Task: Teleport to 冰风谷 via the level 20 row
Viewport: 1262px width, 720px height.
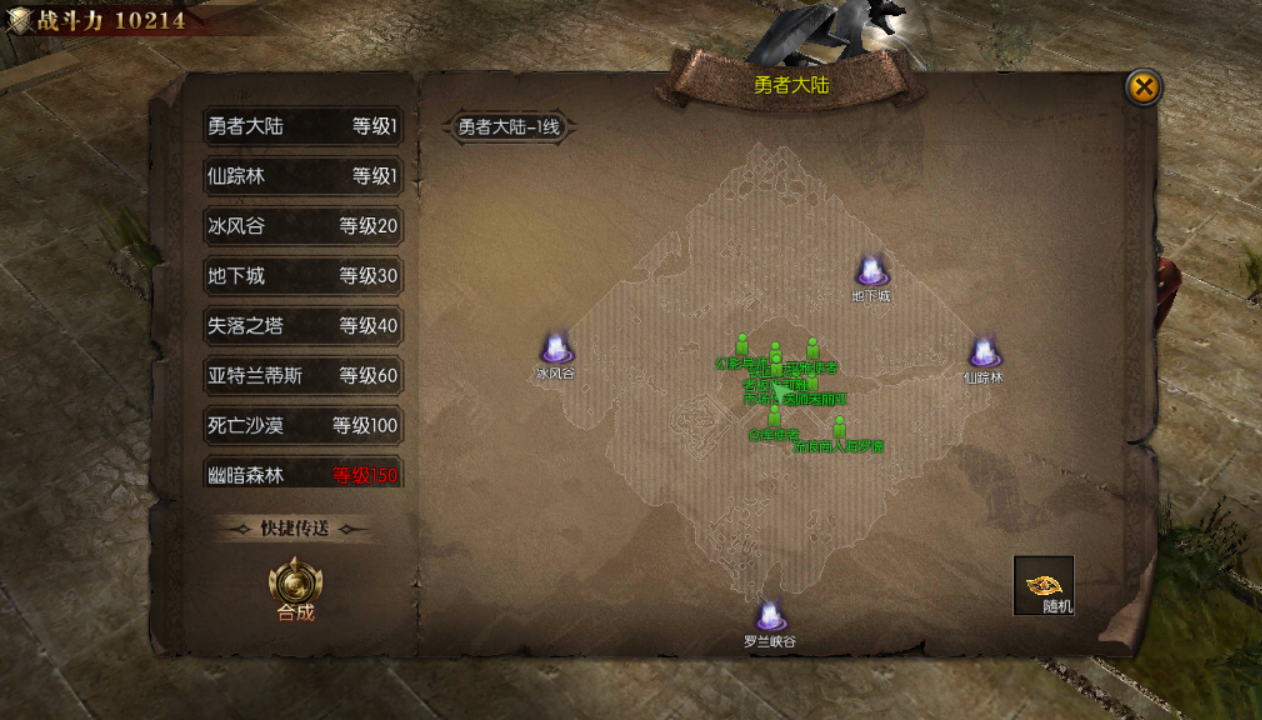Action: (303, 226)
